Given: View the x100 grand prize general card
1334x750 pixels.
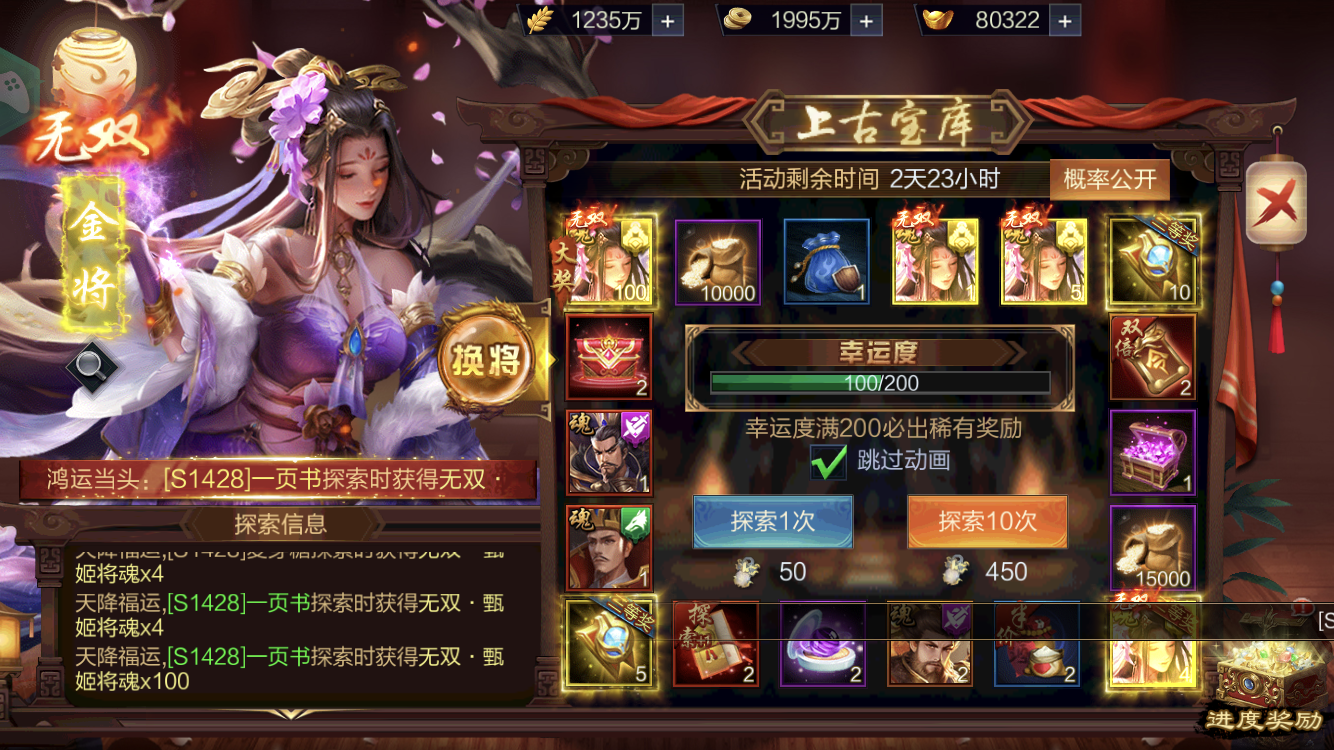Looking at the screenshot, I should pos(608,260).
